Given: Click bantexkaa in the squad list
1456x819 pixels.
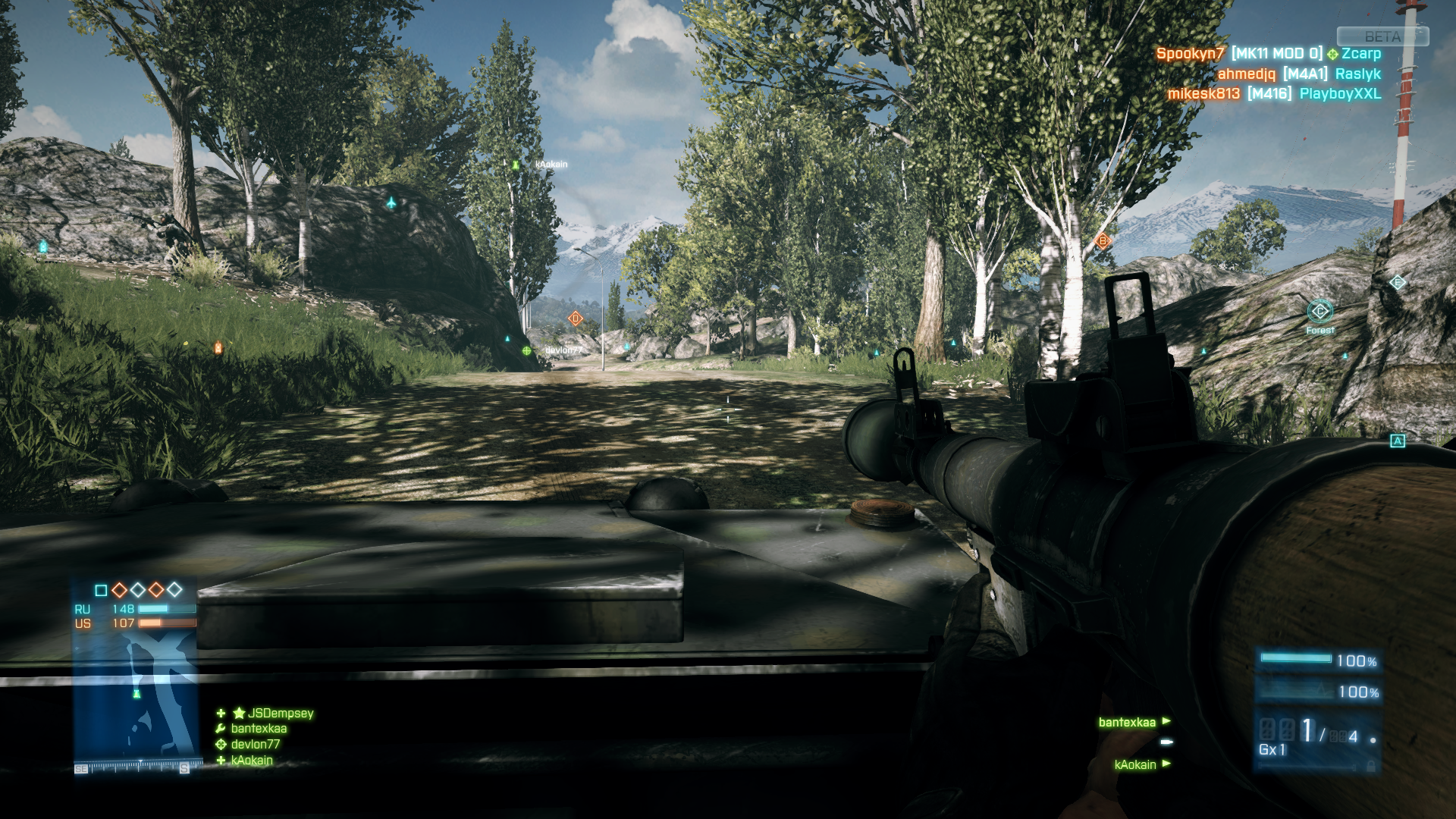Looking at the screenshot, I should 259,728.
